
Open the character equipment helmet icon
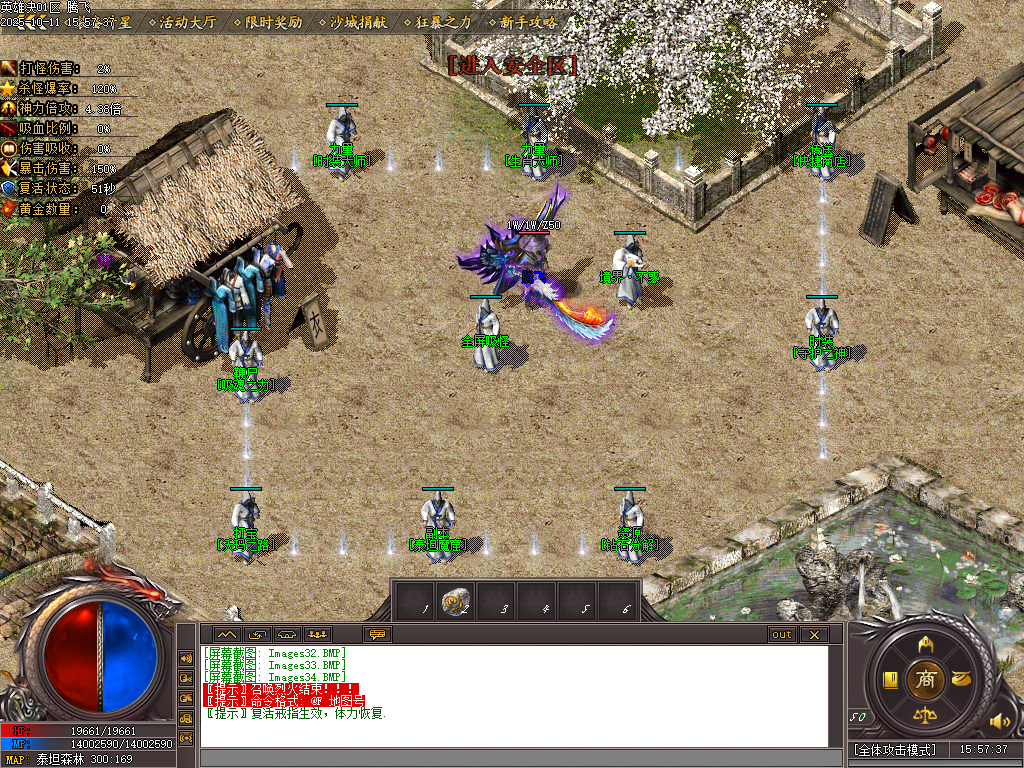pyautogui.click(x=926, y=643)
